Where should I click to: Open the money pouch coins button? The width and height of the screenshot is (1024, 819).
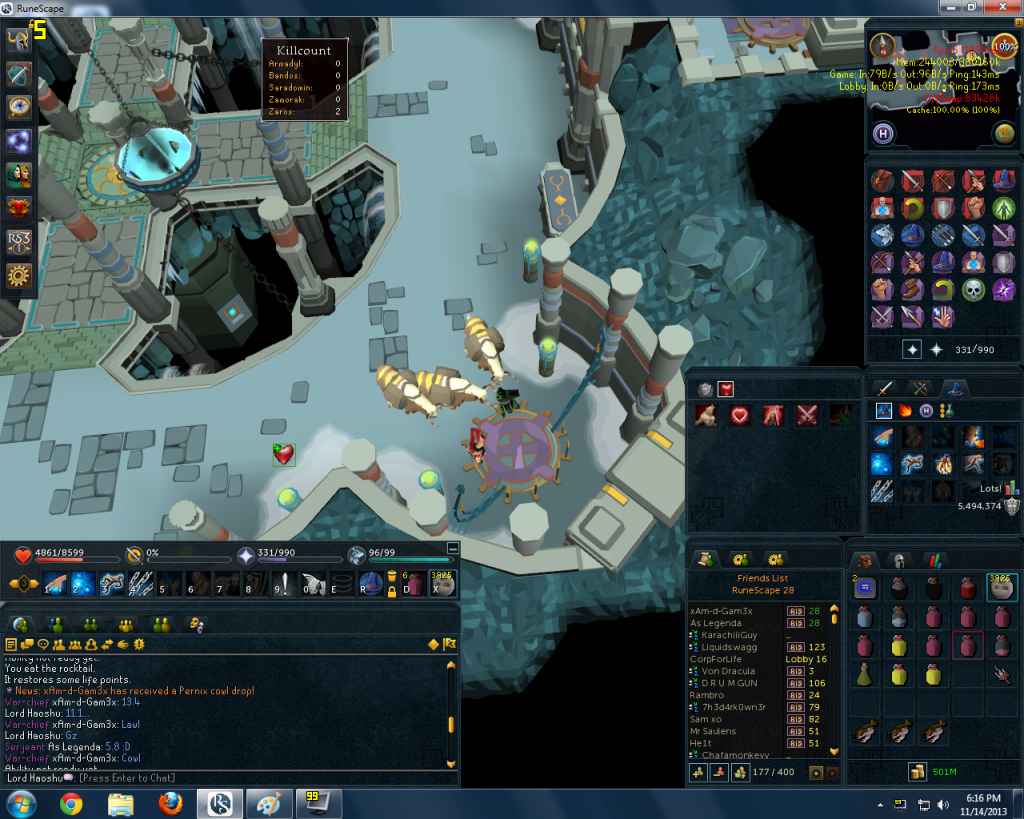tap(916, 771)
